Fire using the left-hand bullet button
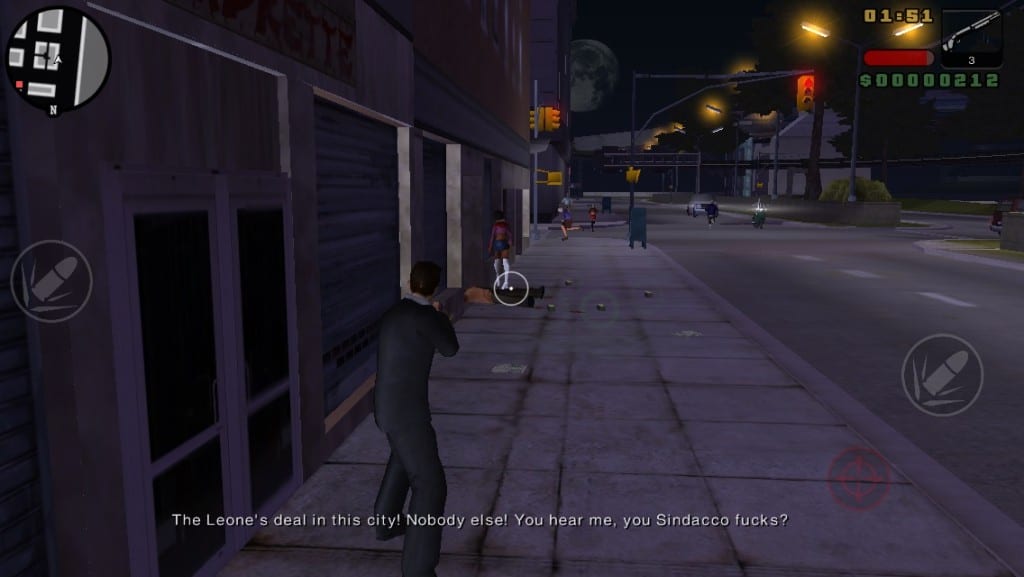 tap(51, 281)
